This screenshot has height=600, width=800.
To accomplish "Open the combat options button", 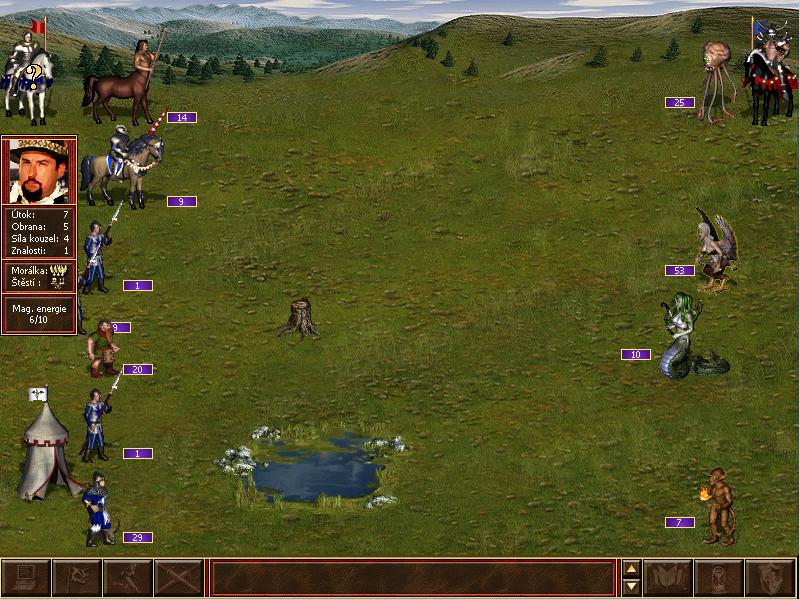I will coord(26,578).
